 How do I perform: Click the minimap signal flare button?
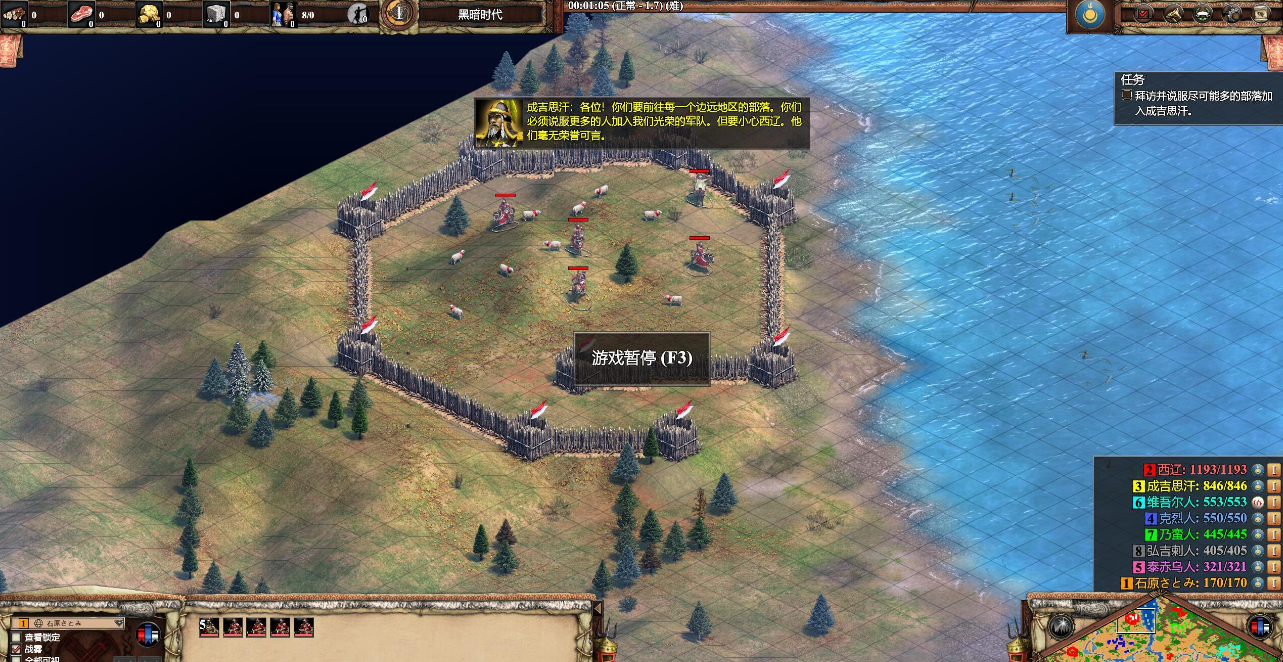(1061, 625)
